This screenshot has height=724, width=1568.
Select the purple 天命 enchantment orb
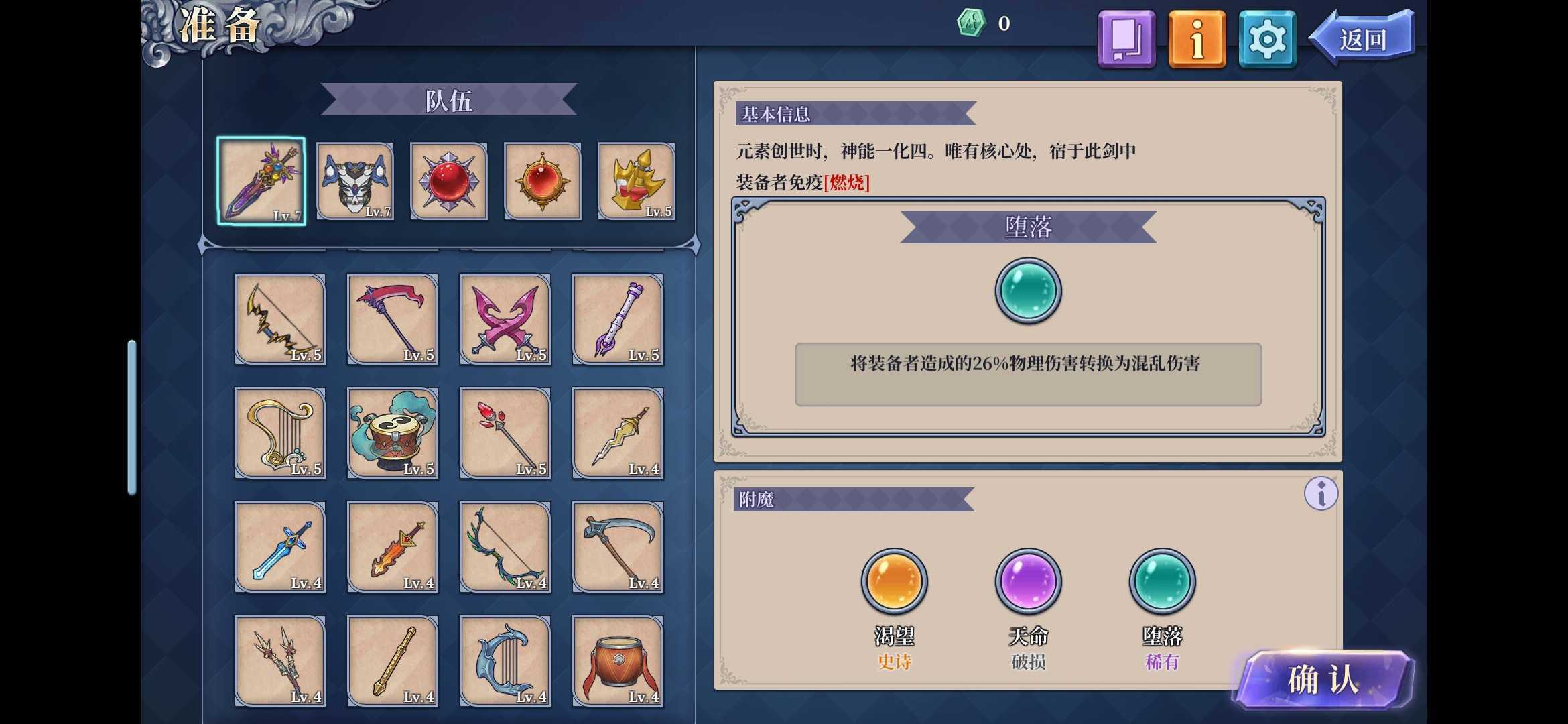coord(1028,582)
